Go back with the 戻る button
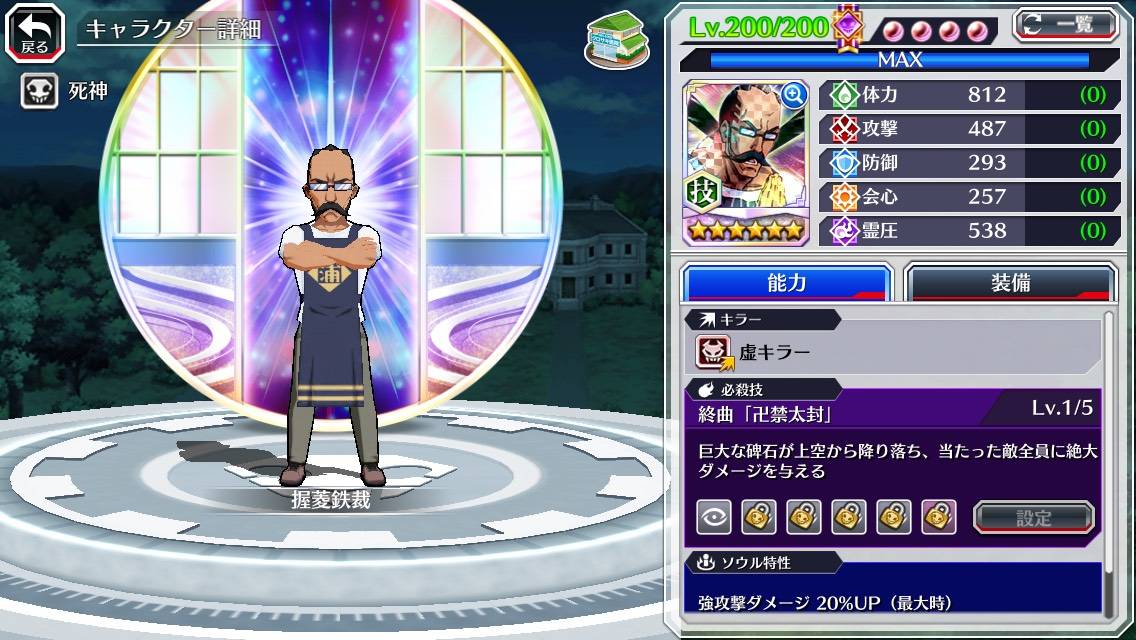Image resolution: width=1136 pixels, height=640 pixels. point(35,31)
